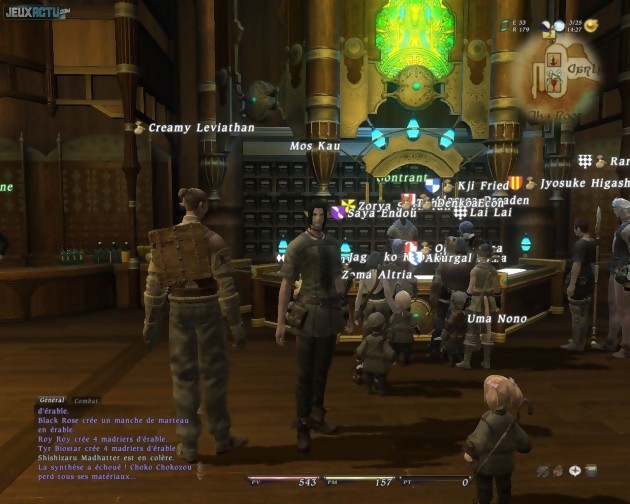Open the Combat chat tab
The width and height of the screenshot is (630, 504).
coord(86,400)
